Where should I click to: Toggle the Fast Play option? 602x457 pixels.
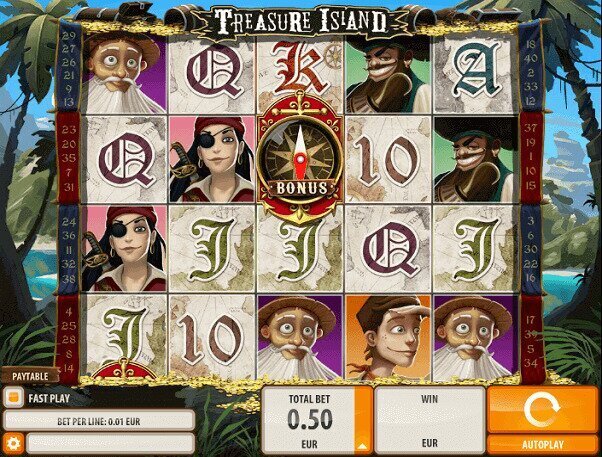(x=14, y=397)
